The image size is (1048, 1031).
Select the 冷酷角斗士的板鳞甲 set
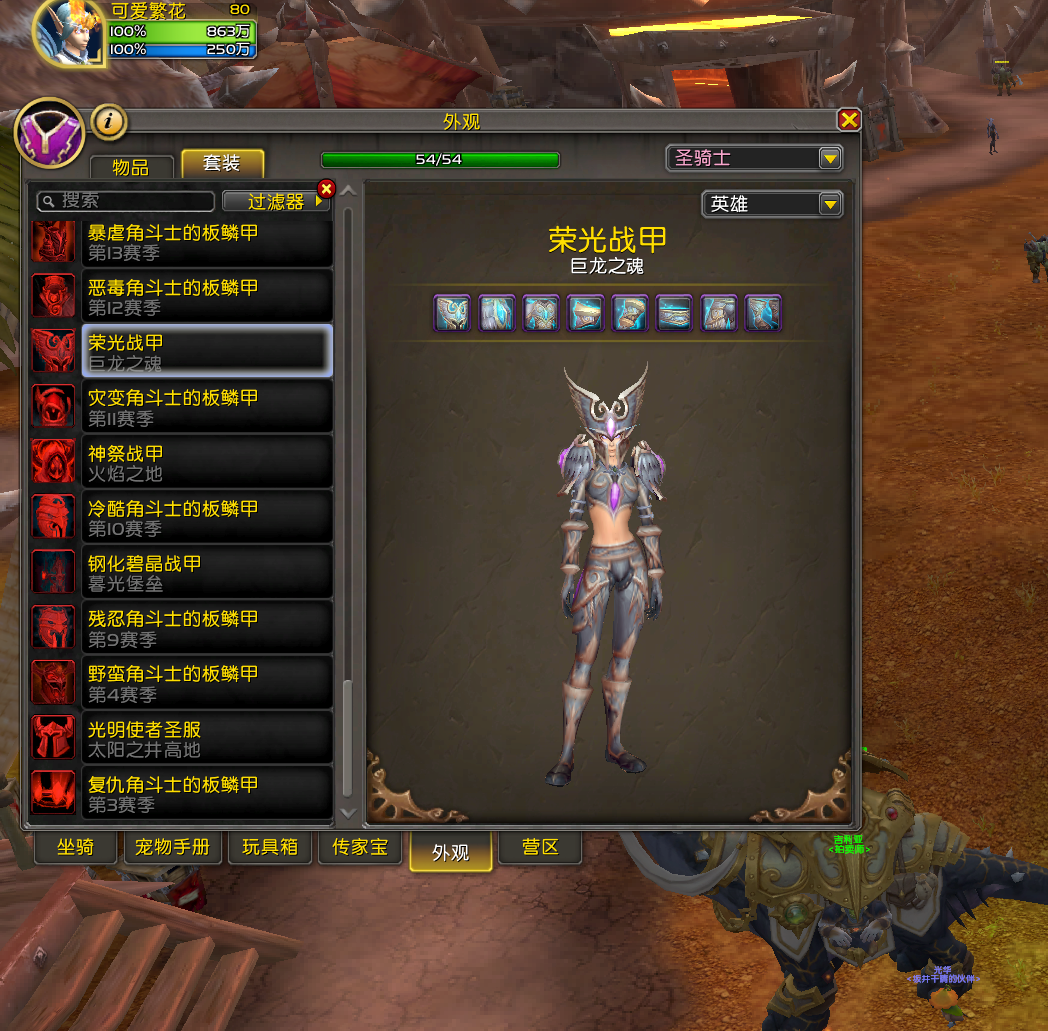tap(206, 517)
